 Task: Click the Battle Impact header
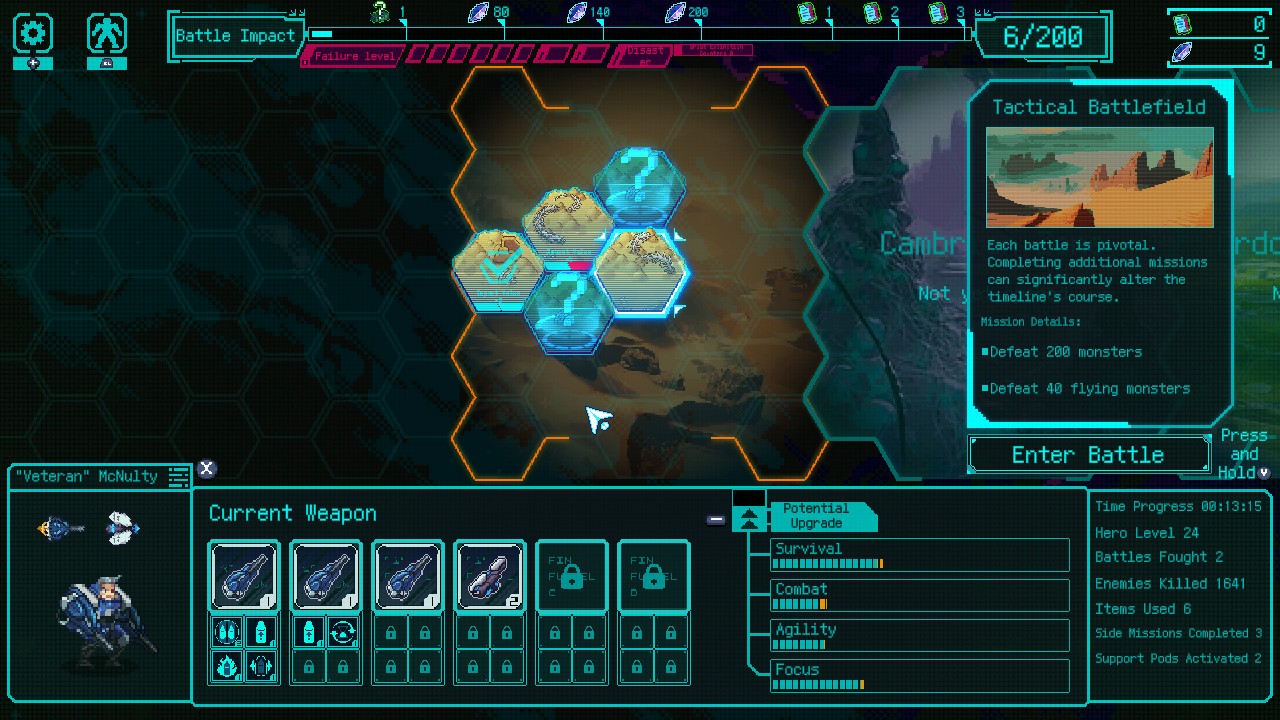[237, 36]
